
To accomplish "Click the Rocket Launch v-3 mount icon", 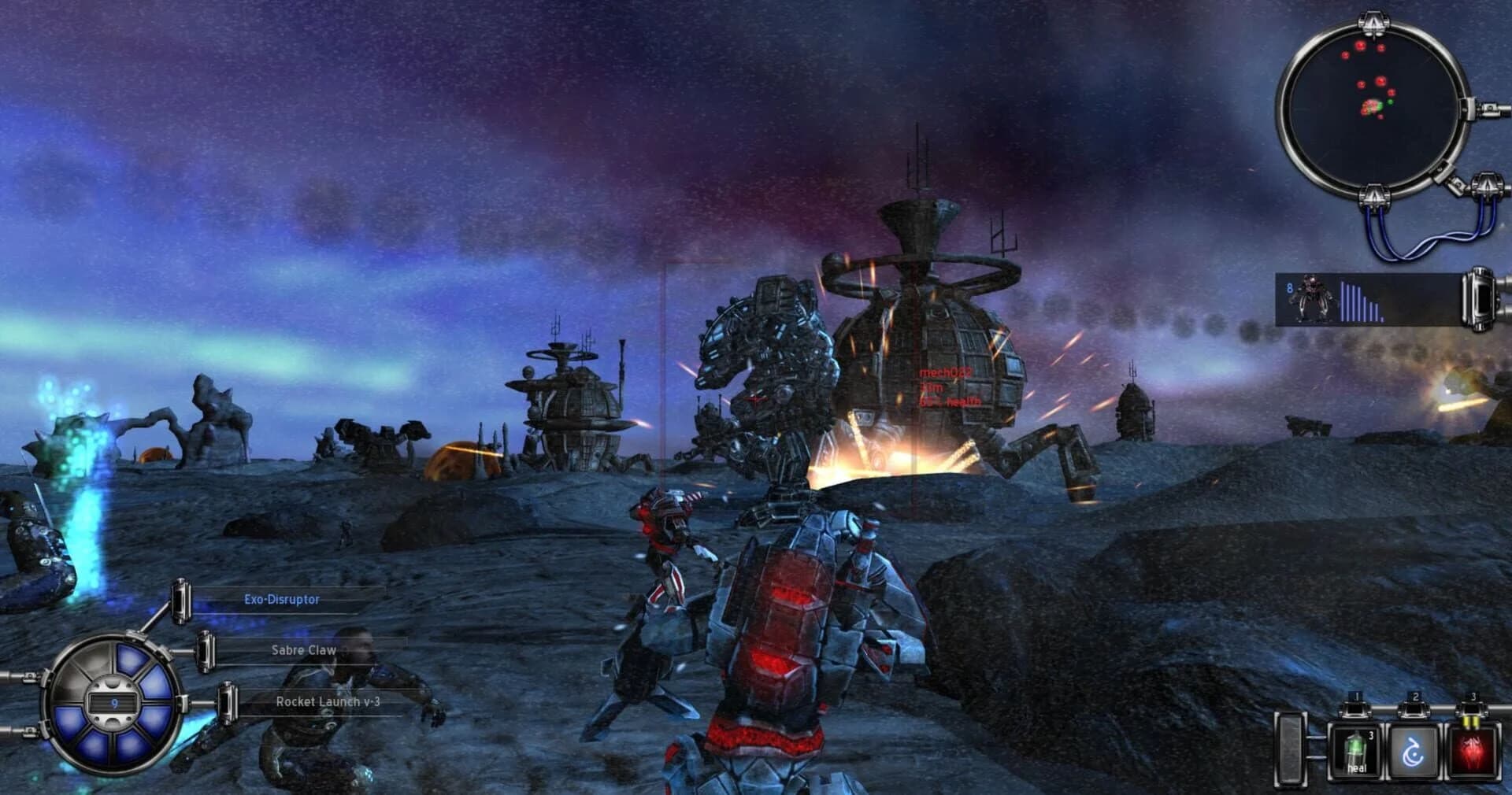I will (229, 701).
